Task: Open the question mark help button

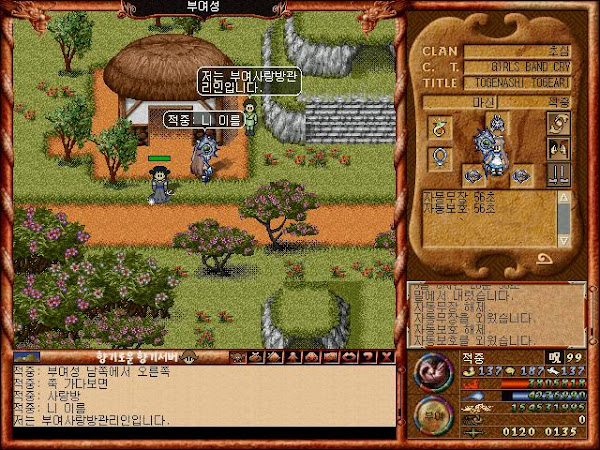Action: (x=368, y=356)
